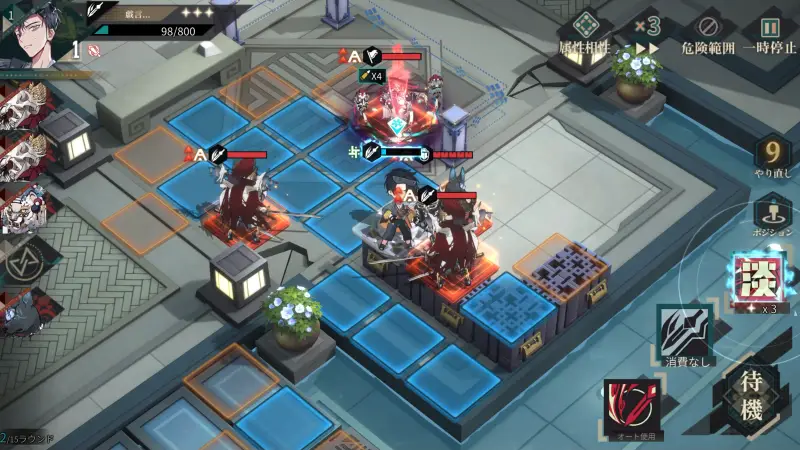Activate the 決 ultimate skill icon
This screenshot has height=450, width=800.
[757, 279]
